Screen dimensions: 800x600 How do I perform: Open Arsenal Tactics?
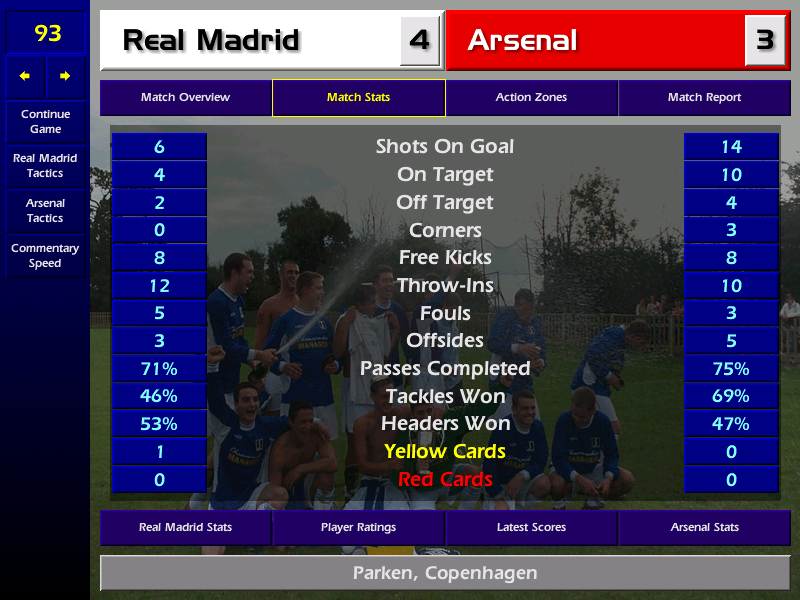(45, 211)
